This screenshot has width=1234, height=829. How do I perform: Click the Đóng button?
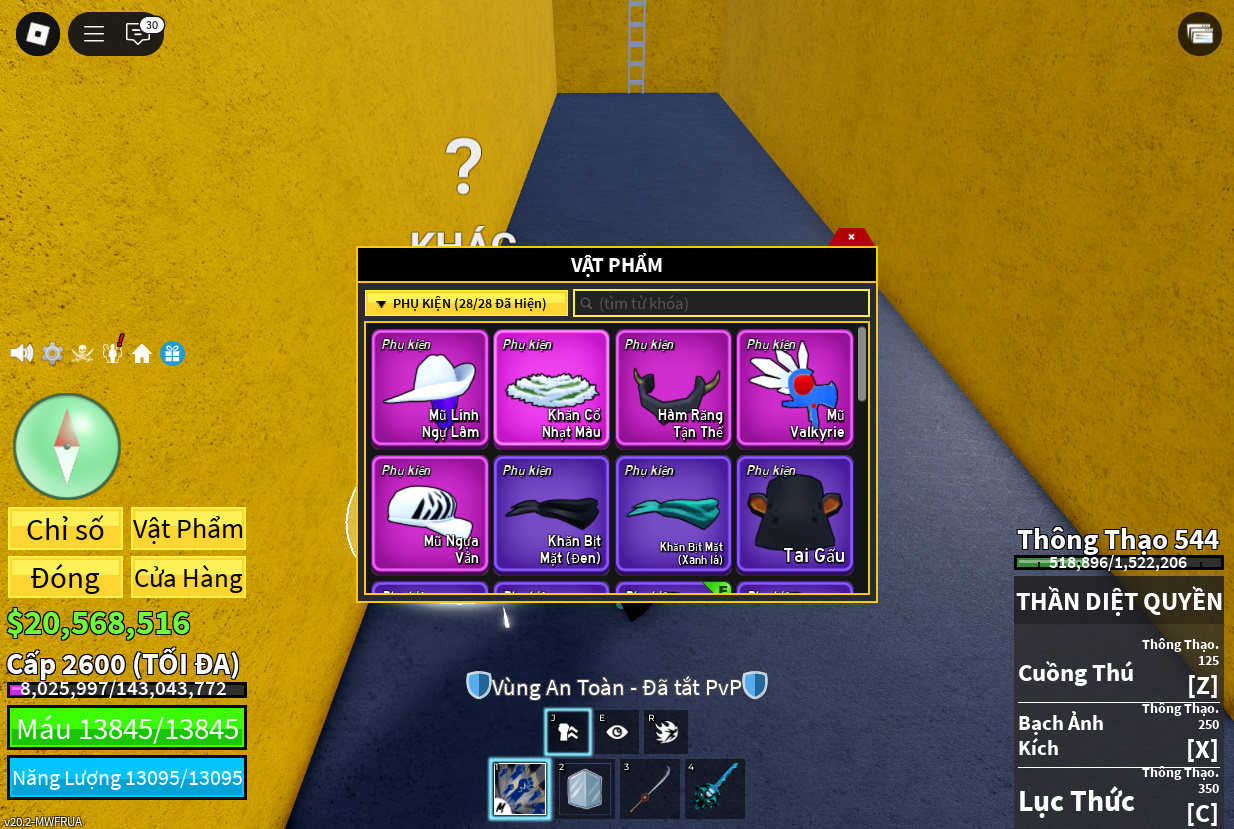[x=66, y=578]
